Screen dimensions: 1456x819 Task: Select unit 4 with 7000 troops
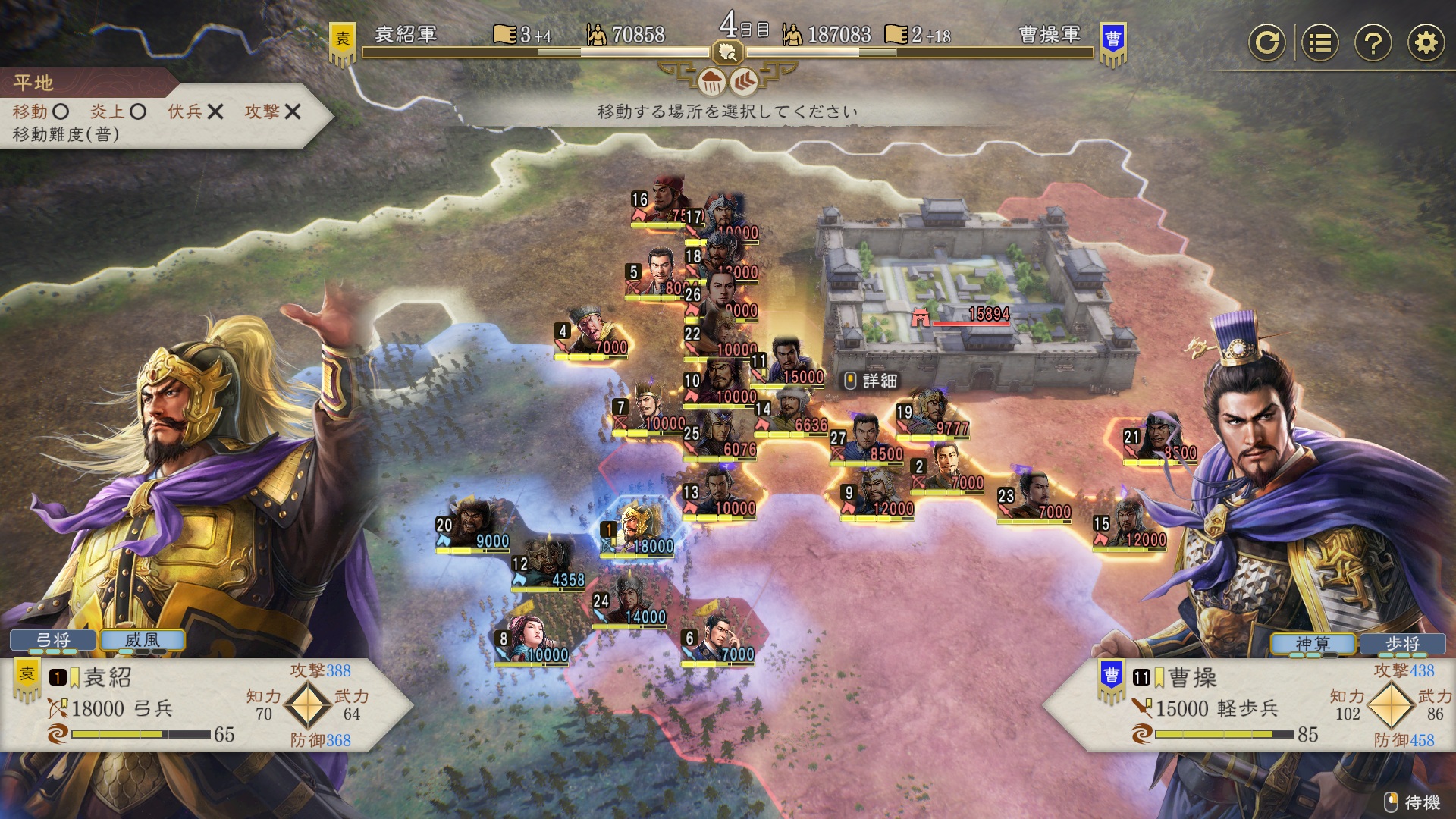point(593,332)
